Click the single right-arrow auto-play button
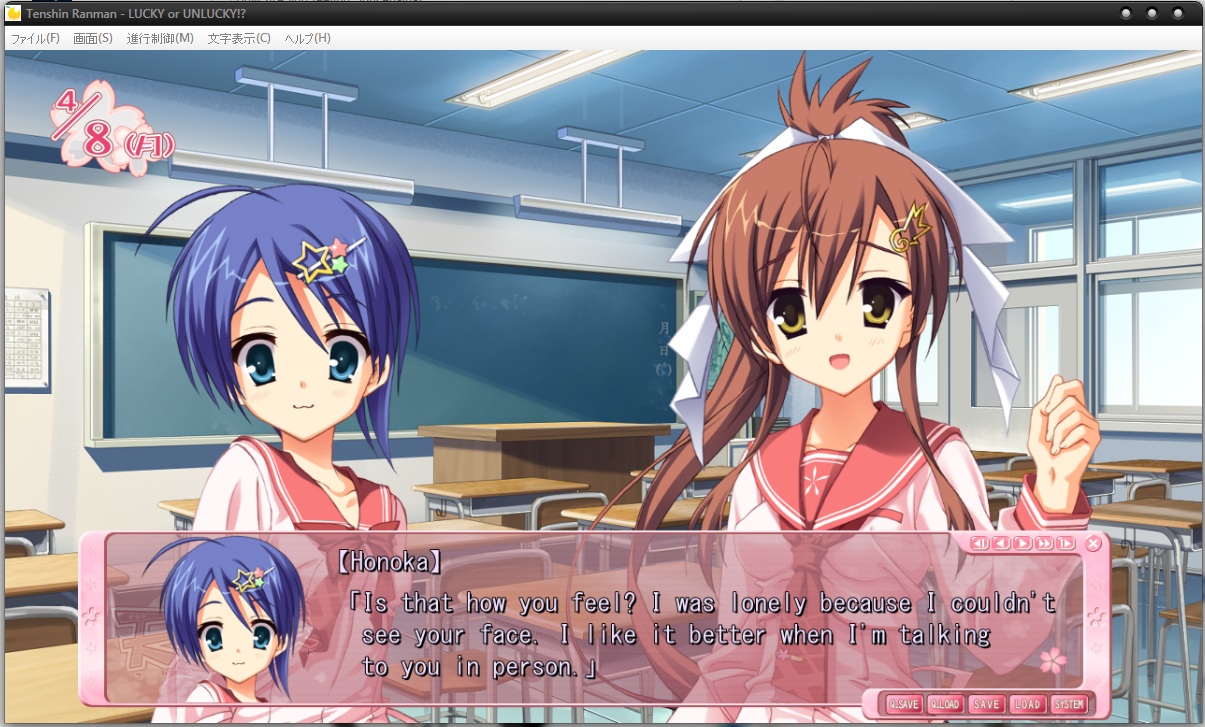The image size is (1205, 727). click(1022, 544)
